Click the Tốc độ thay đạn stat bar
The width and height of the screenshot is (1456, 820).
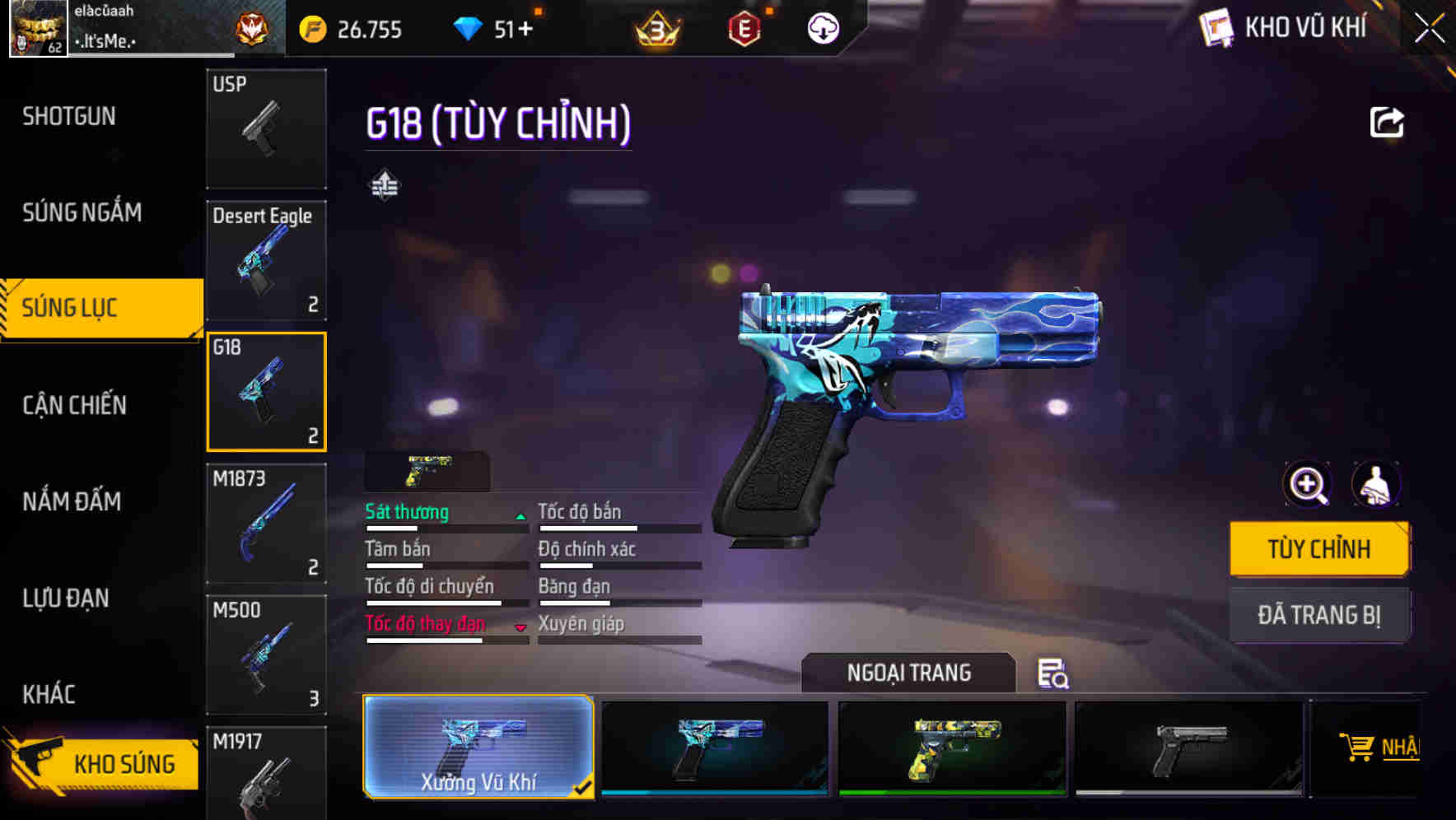[x=446, y=638]
